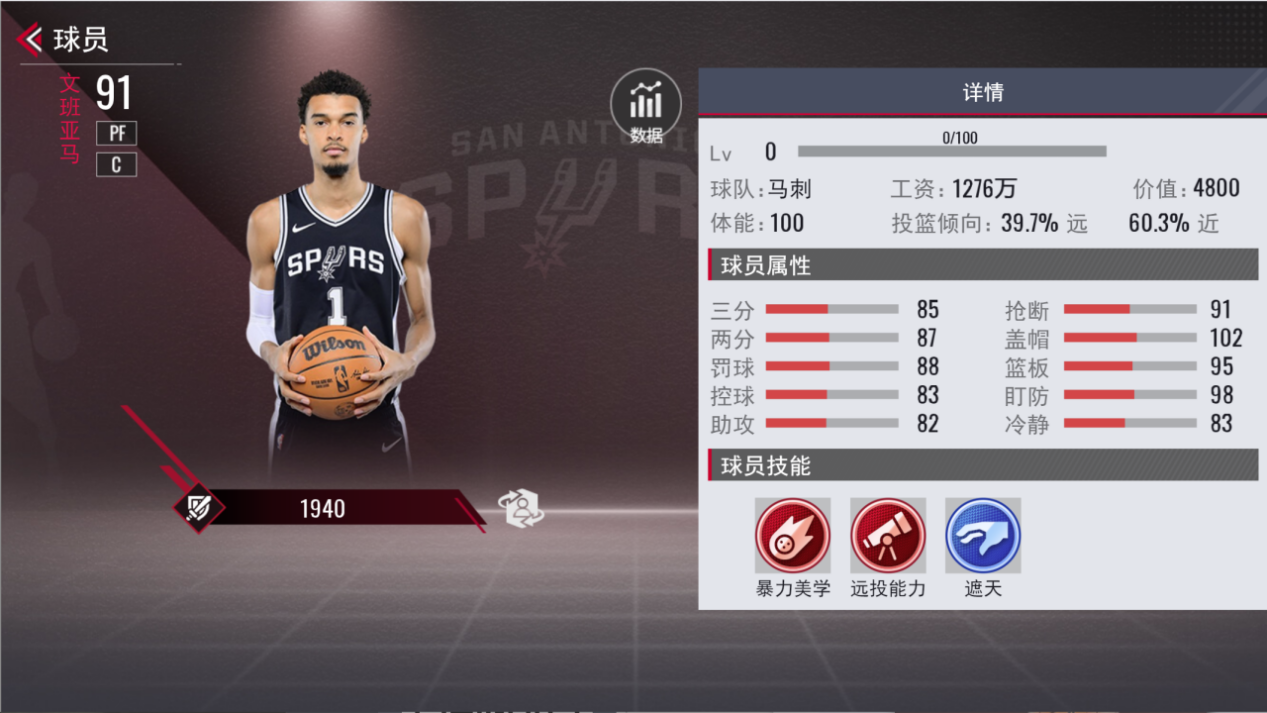The width and height of the screenshot is (1267, 713).
Task: Go back using the 球员 back arrow
Action: point(31,40)
